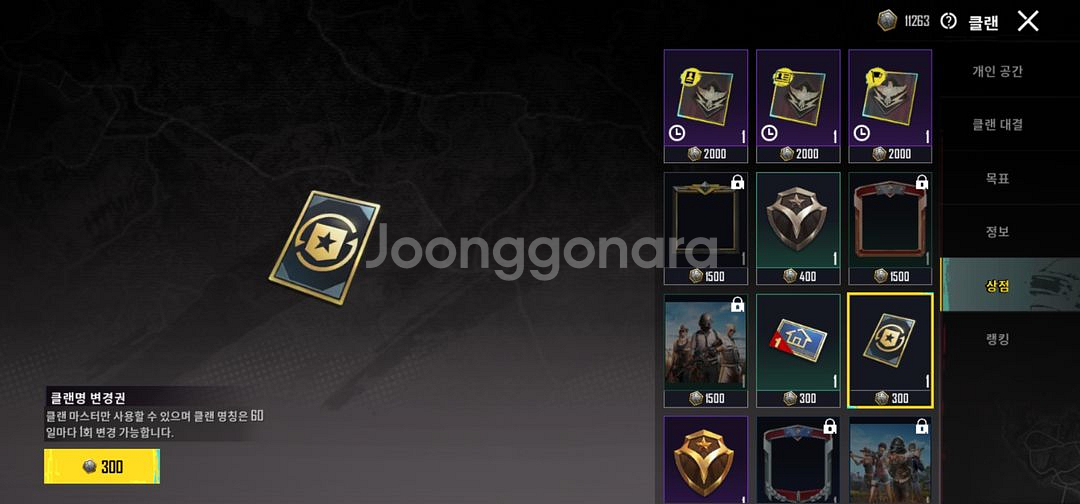
Task: Choose the highlighted clan rename card
Action: (890, 350)
